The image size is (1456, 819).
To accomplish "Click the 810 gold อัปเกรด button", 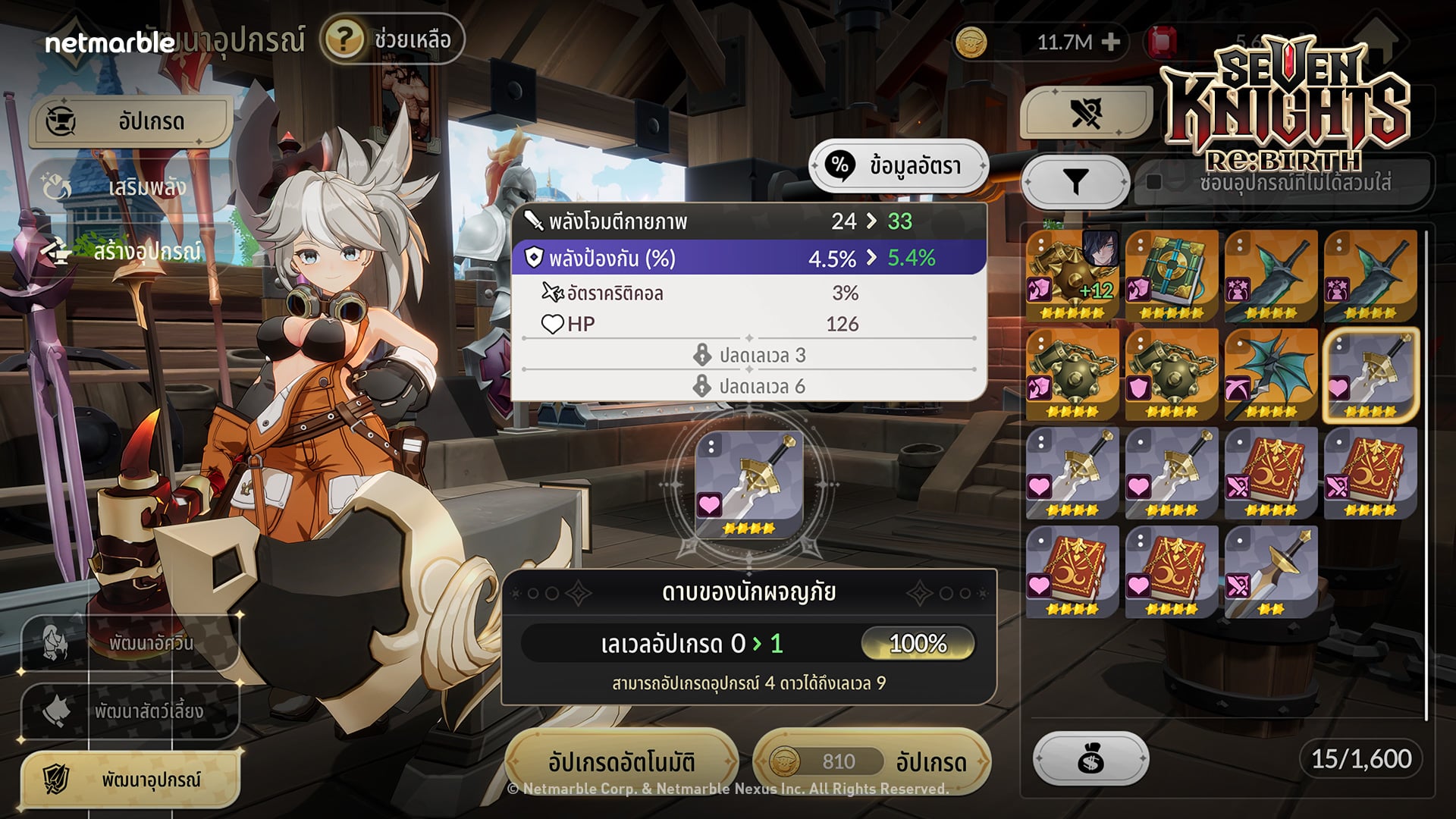I will (x=871, y=761).
